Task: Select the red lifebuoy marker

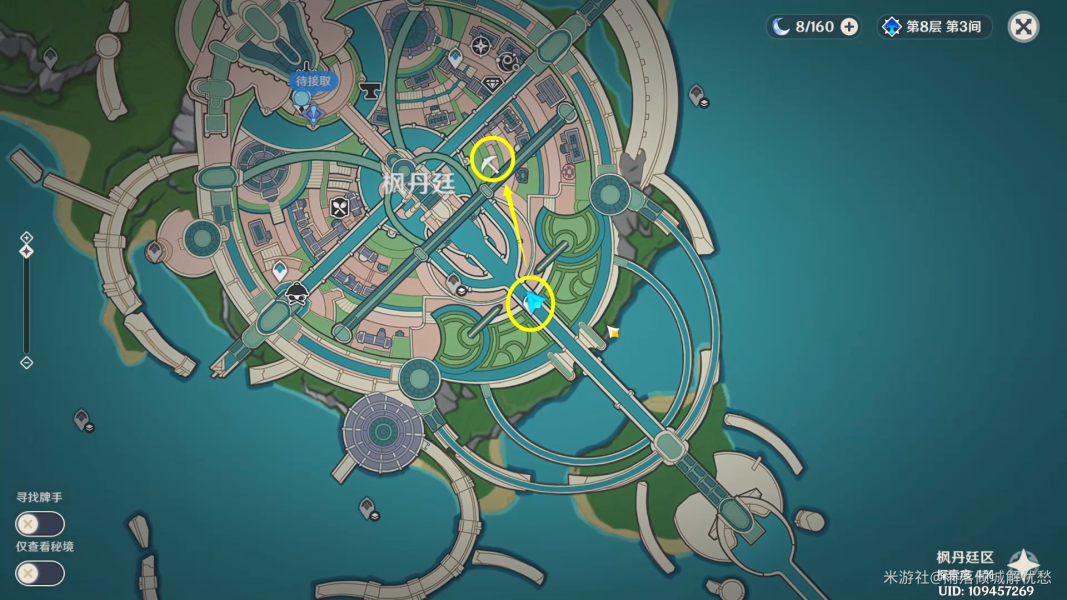Action: pos(568,173)
